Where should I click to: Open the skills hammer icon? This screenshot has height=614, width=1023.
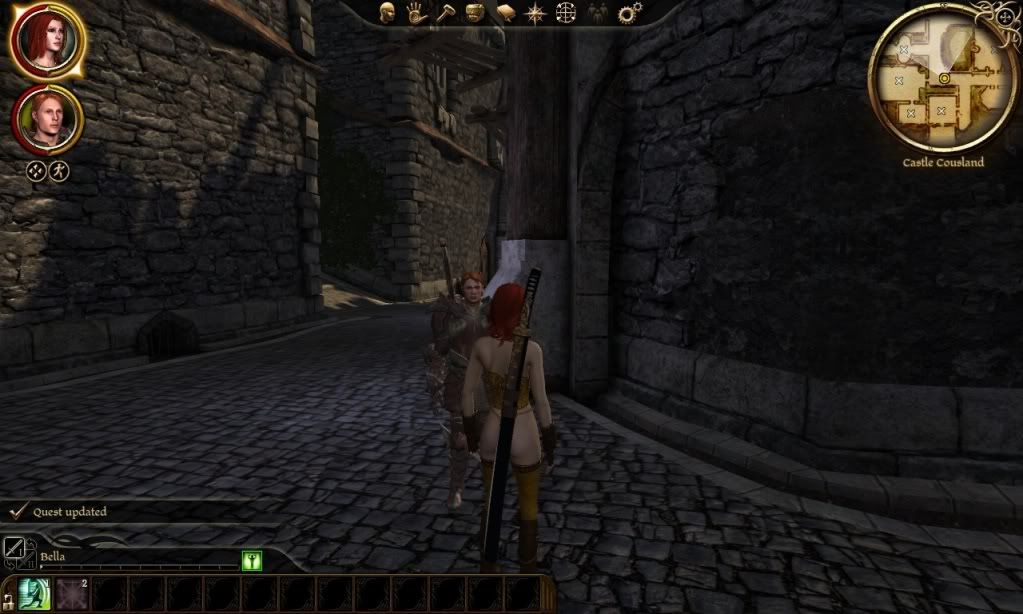[x=446, y=12]
